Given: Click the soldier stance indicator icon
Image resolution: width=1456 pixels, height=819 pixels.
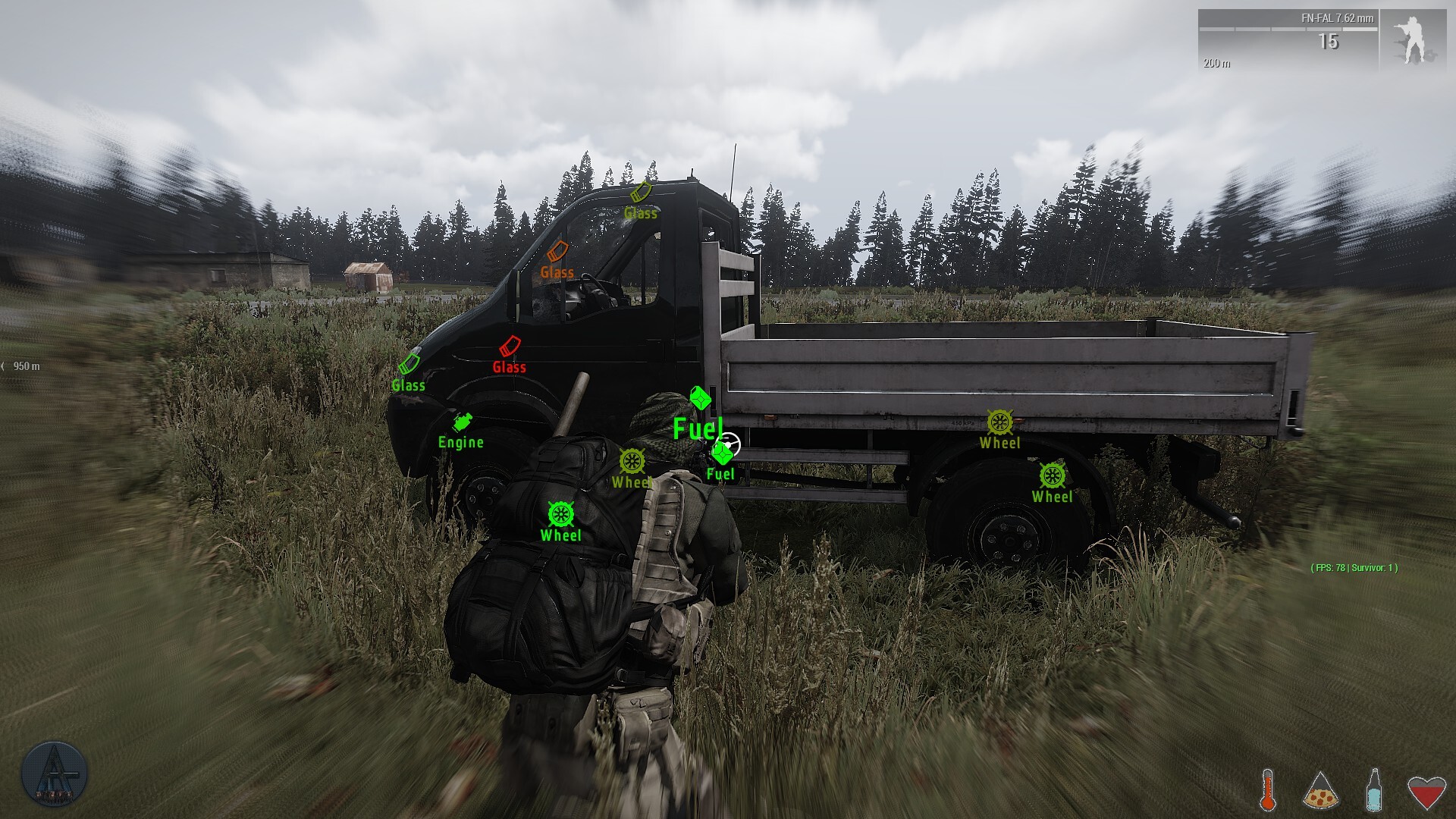Looking at the screenshot, I should pos(1412,41).
